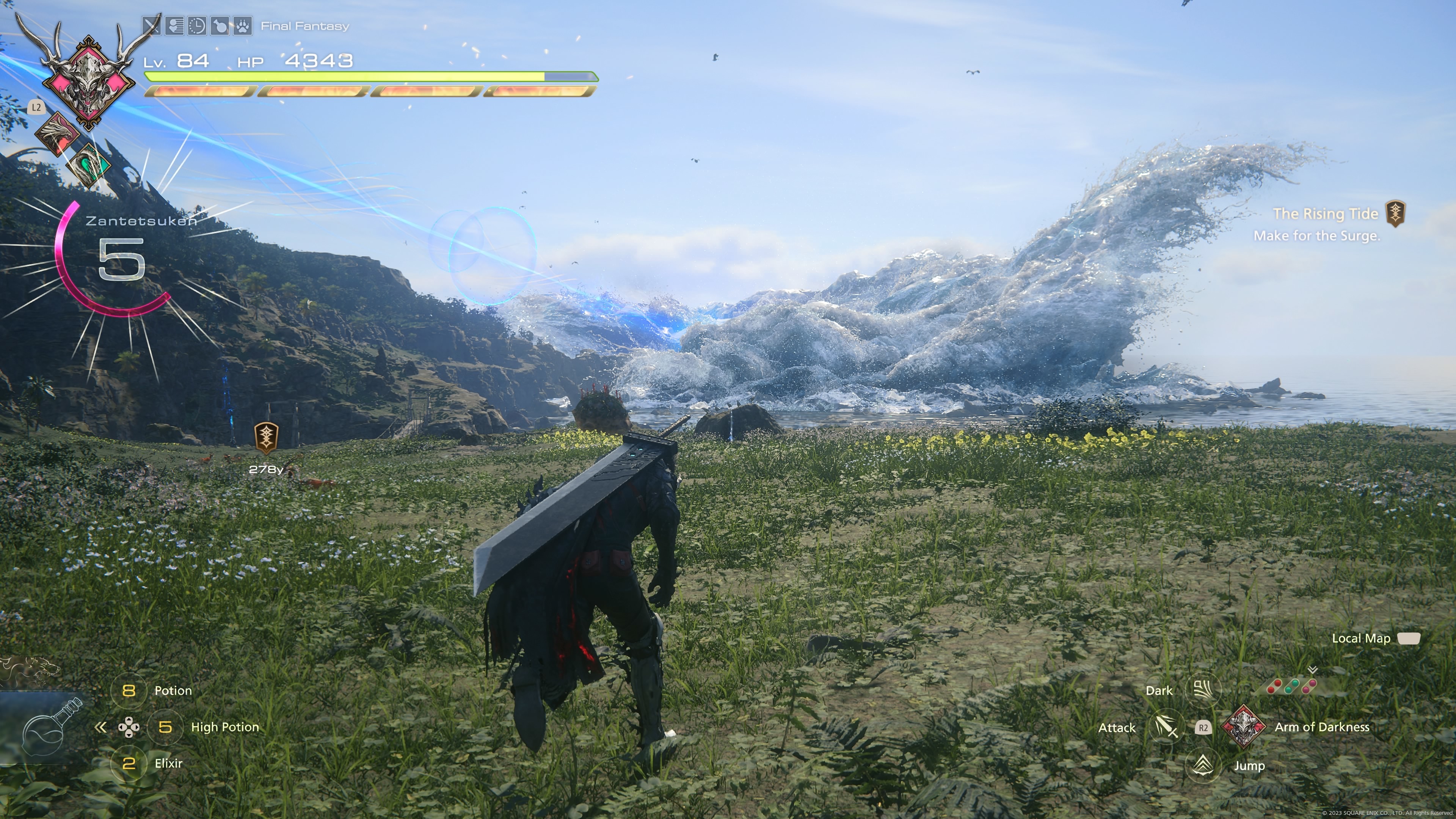
Task: Use the Elixir item slot
Action: coord(129,764)
